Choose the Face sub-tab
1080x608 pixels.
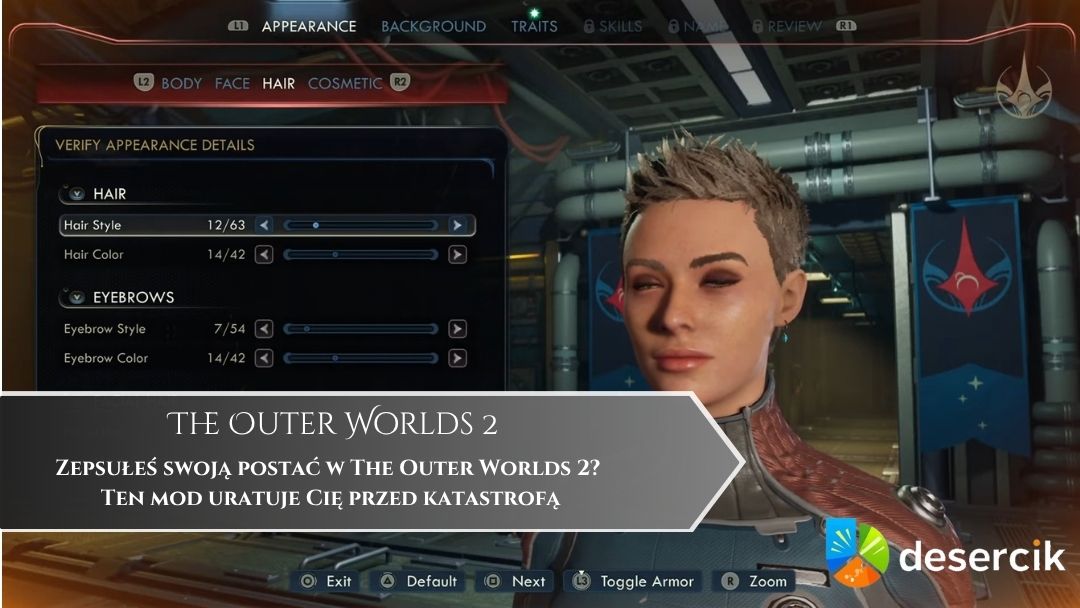[232, 83]
